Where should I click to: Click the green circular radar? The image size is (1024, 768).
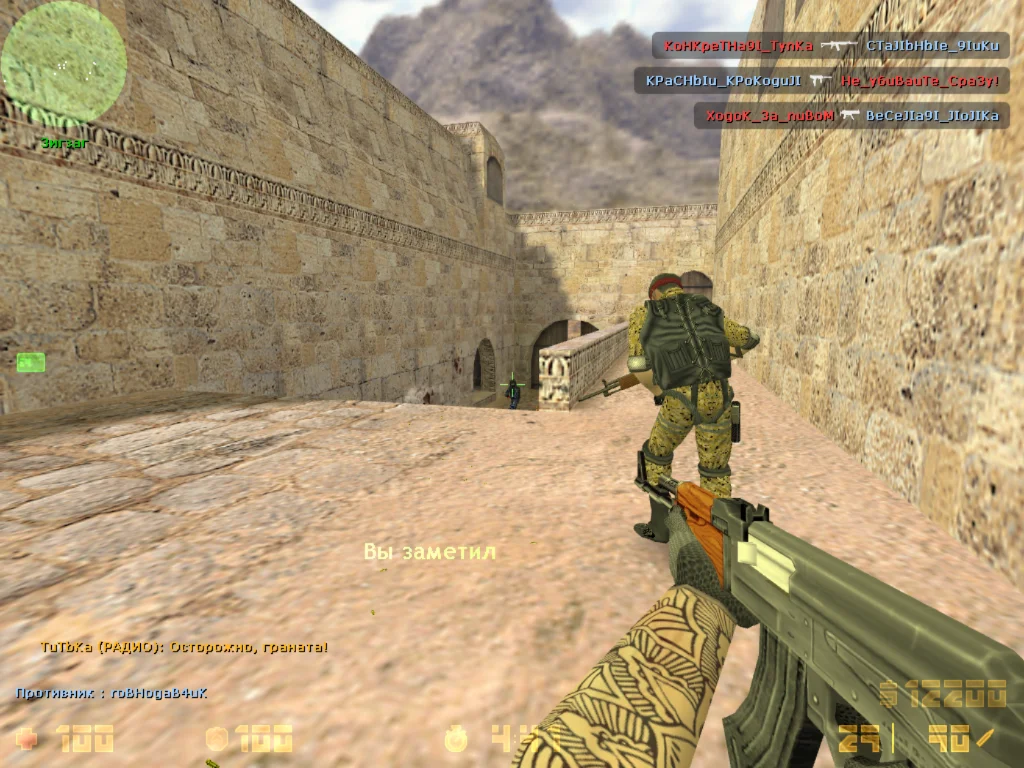click(63, 64)
